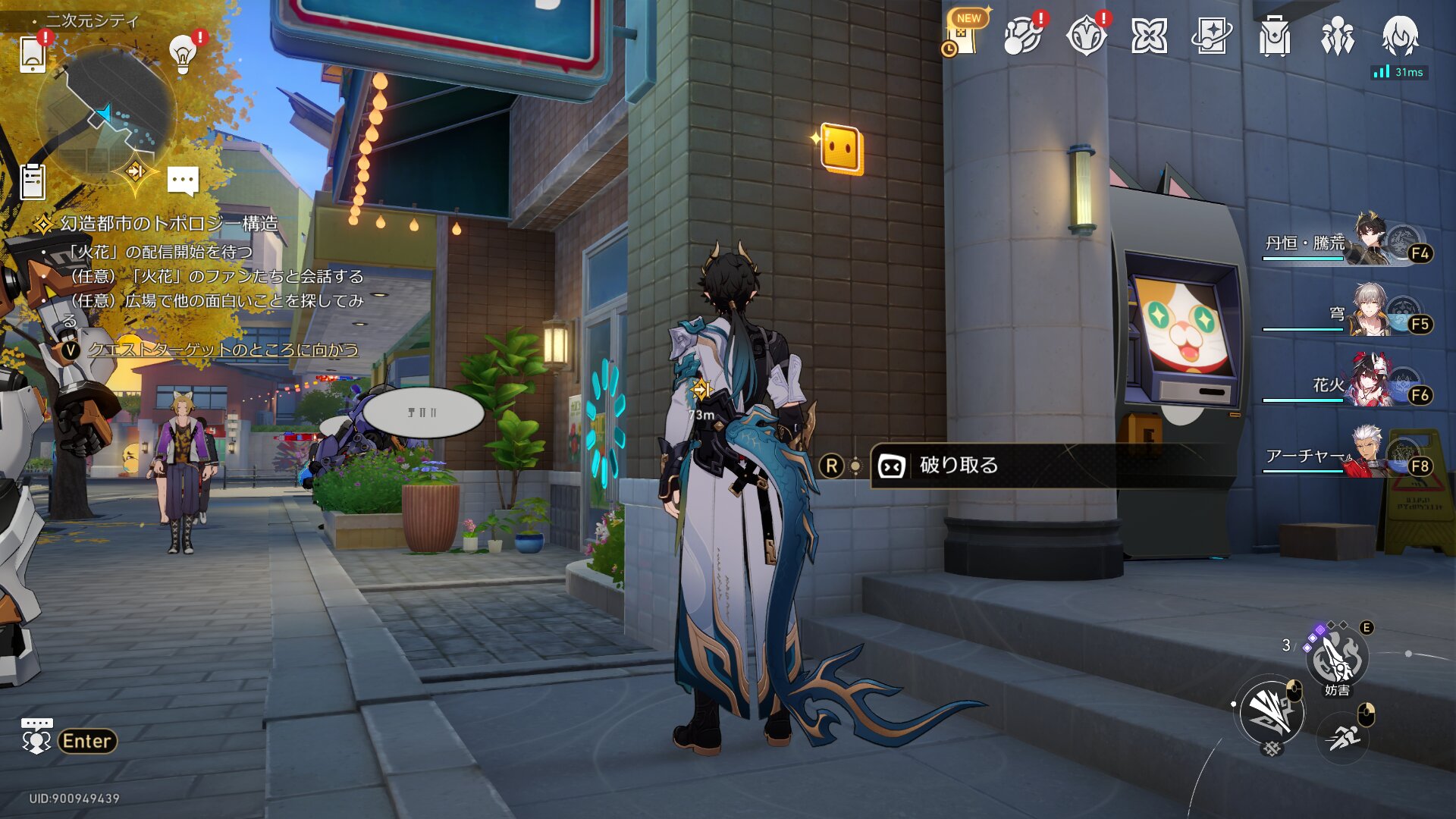Viewport: 1456px width, 819px height.
Task: Select the 幻造都市のトポロジー構造 quest tracker
Action: click(168, 224)
